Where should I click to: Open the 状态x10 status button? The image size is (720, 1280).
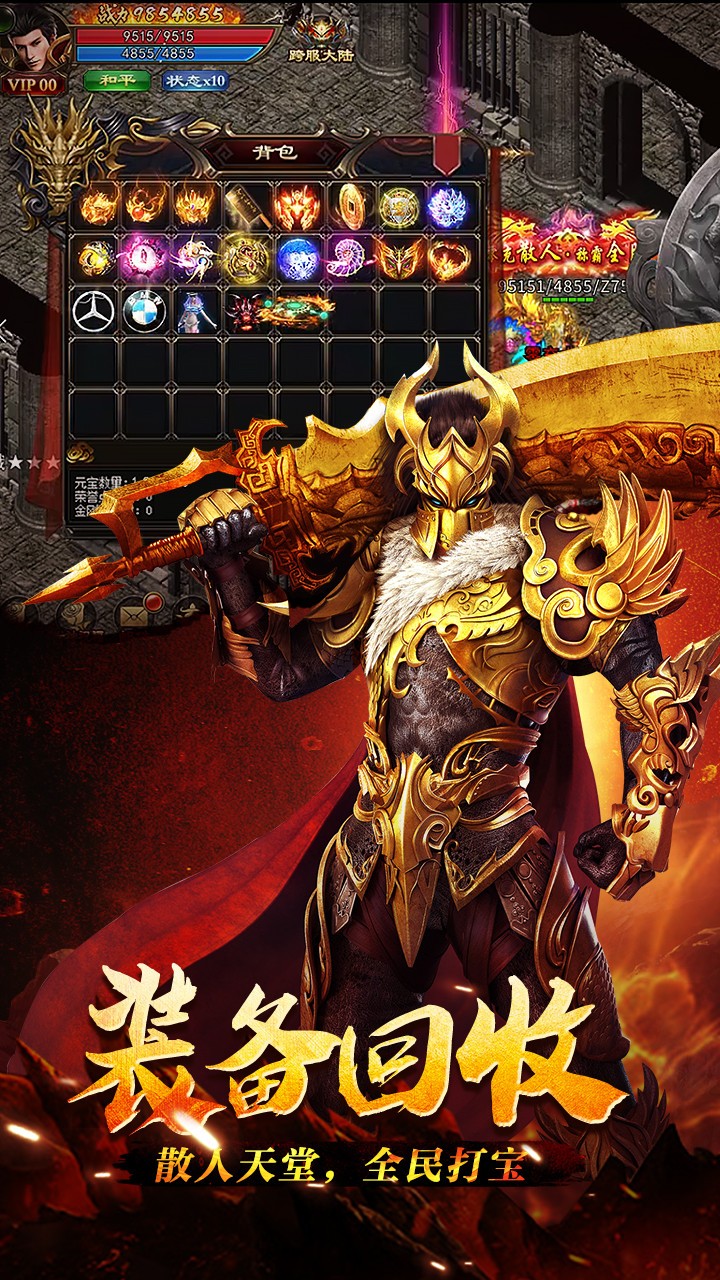[x=195, y=81]
